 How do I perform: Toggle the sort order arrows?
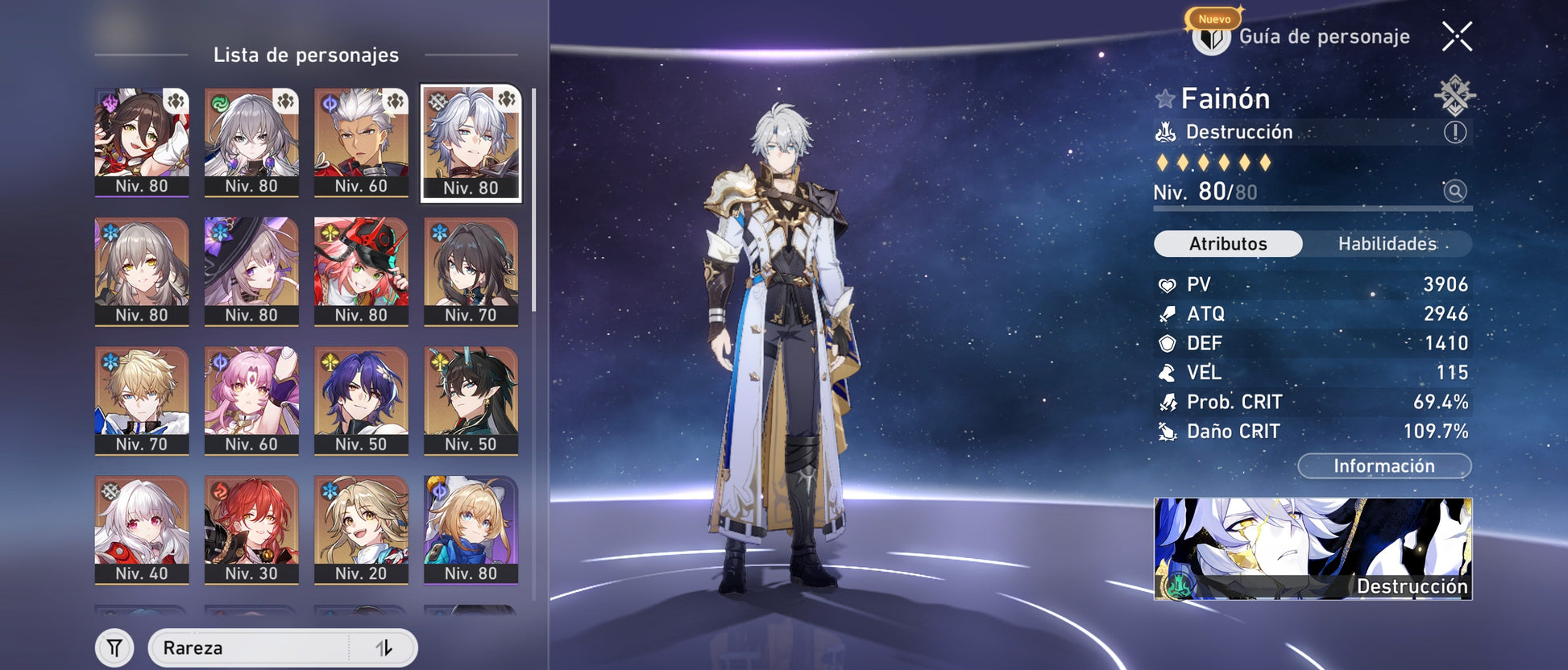click(x=384, y=647)
